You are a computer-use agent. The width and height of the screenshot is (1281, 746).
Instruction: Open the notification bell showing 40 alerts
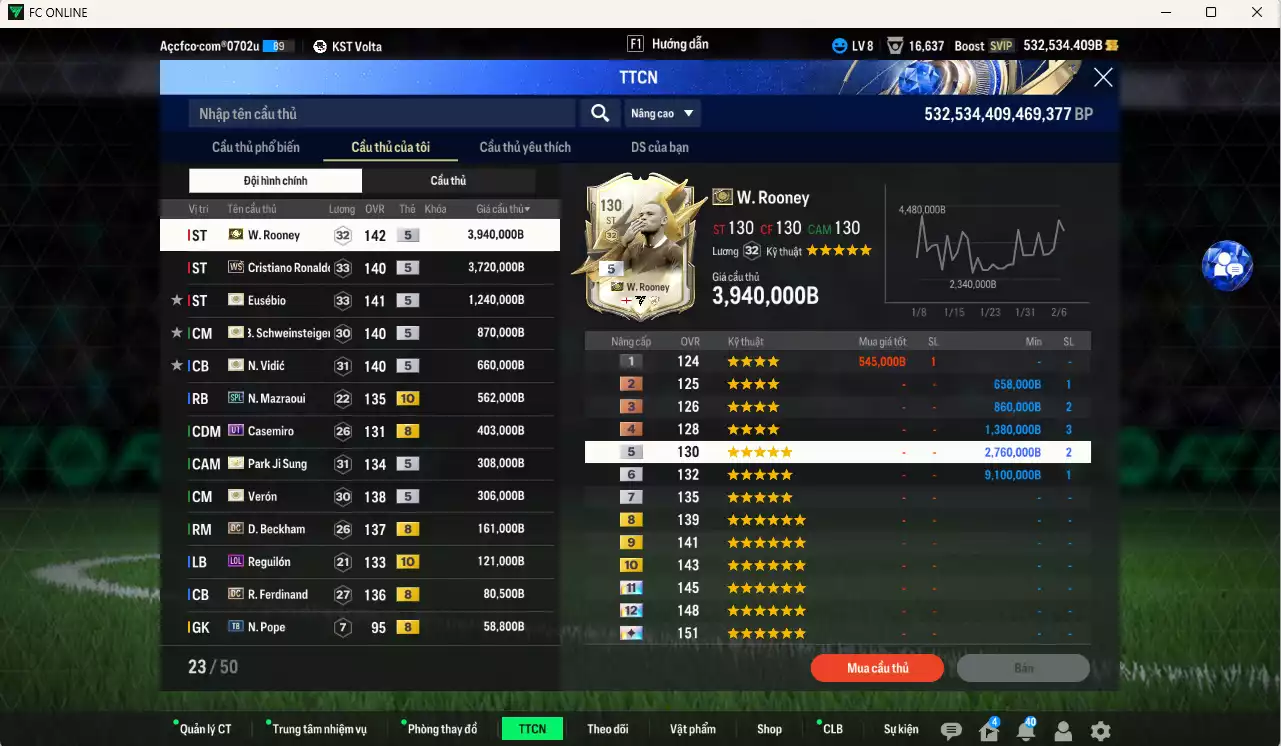click(x=1024, y=731)
